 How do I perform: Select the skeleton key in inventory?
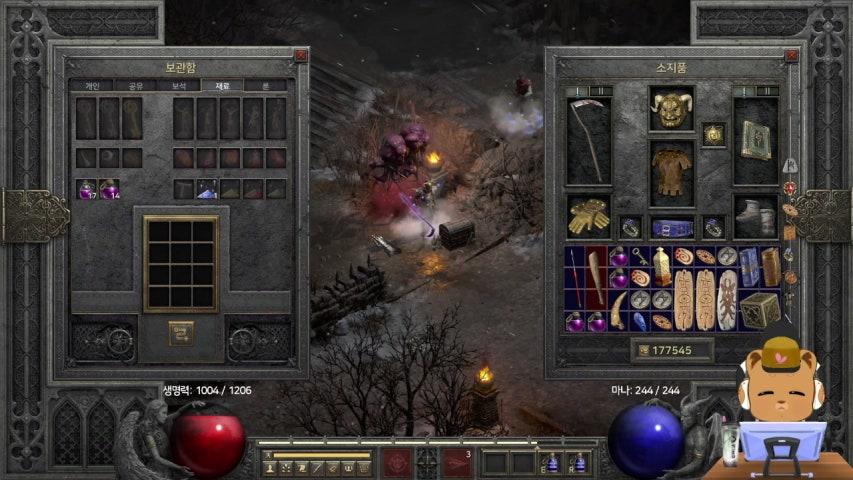click(x=640, y=257)
